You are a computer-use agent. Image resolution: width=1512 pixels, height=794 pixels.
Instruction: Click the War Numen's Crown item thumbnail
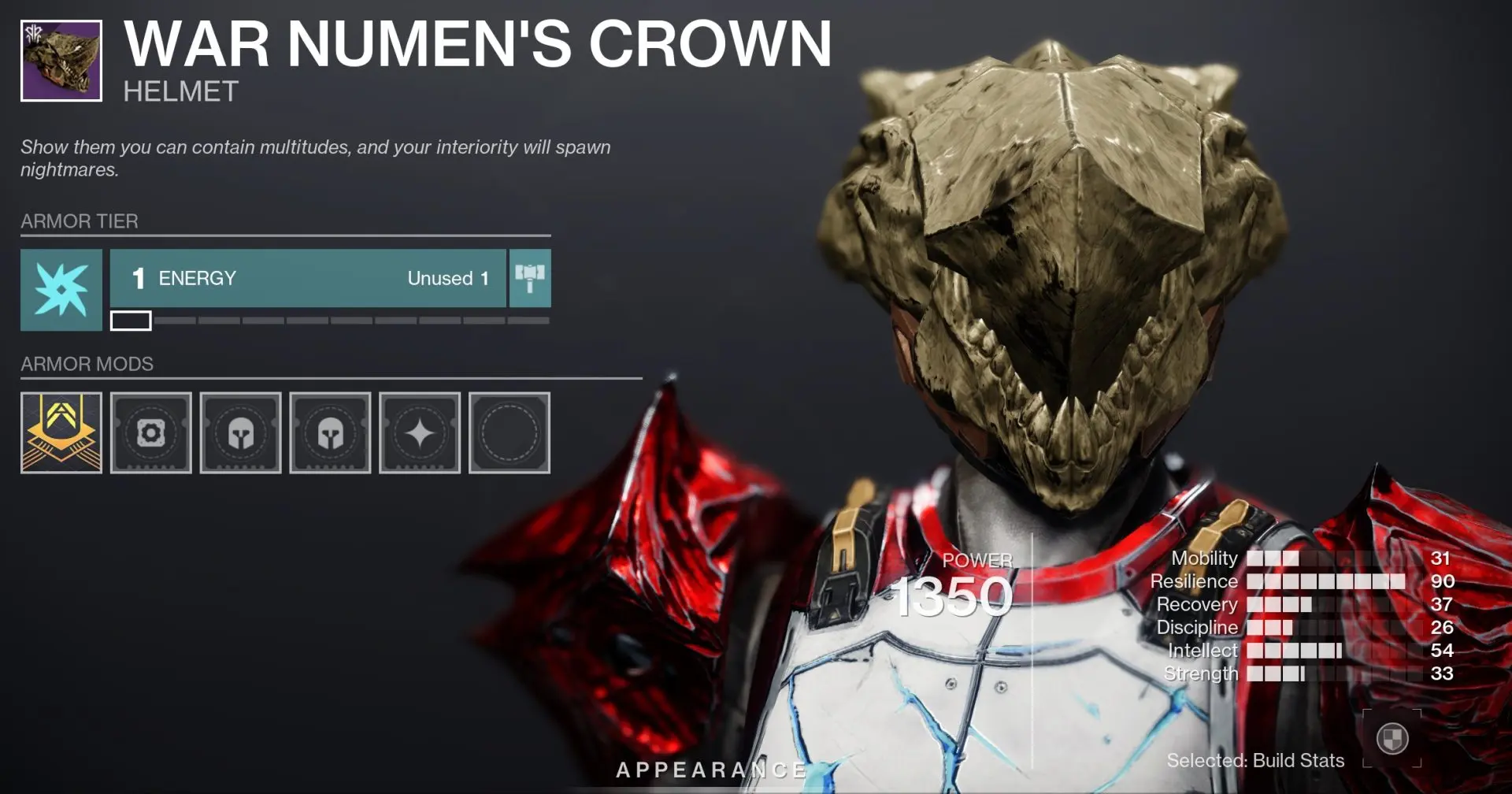pos(61,61)
